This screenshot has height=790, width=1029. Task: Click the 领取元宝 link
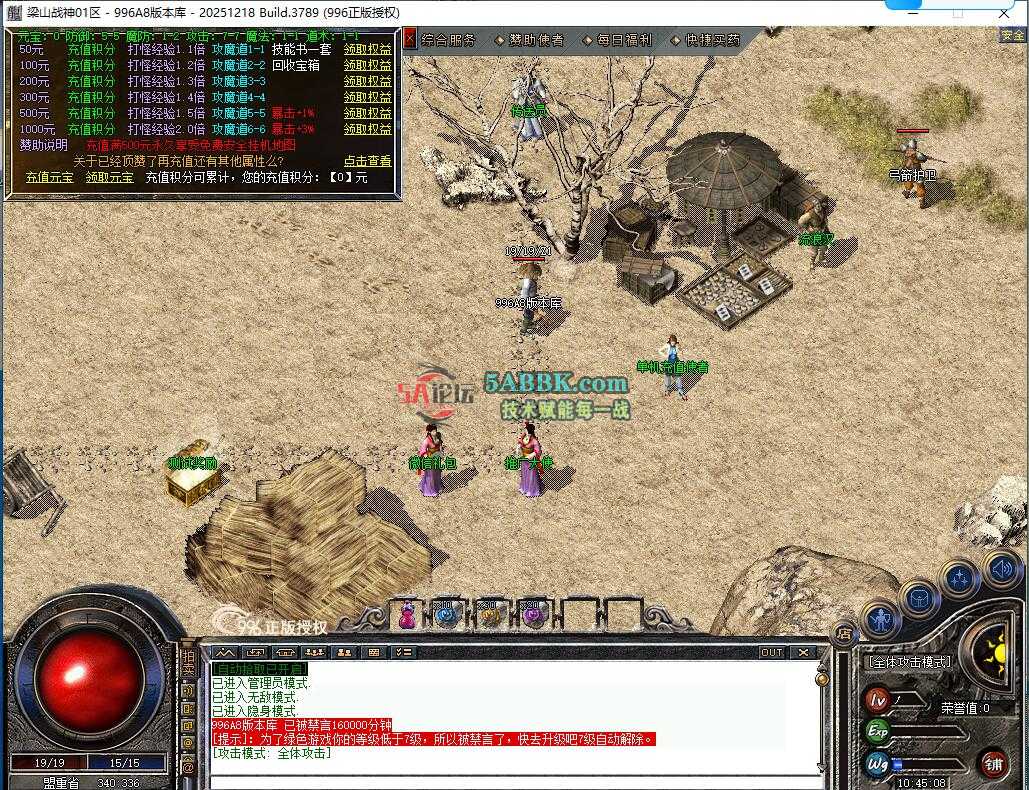click(x=110, y=177)
